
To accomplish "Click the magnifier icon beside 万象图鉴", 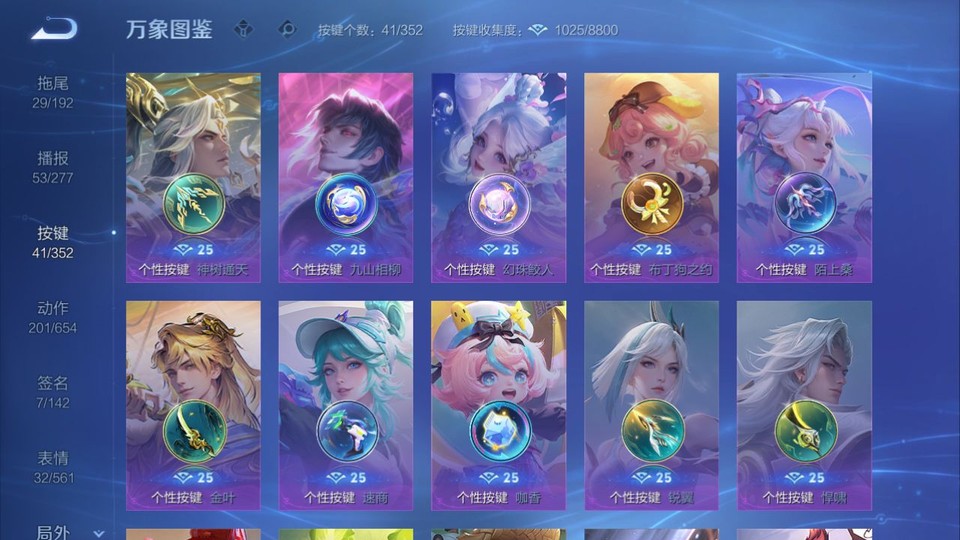I will point(287,30).
